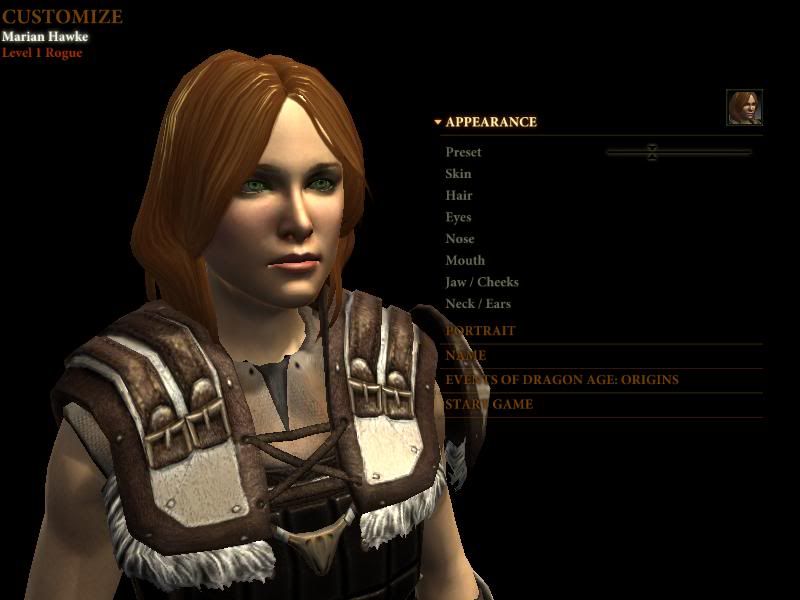Image resolution: width=800 pixels, height=600 pixels.
Task: Open the Skin options
Action: tap(458, 174)
